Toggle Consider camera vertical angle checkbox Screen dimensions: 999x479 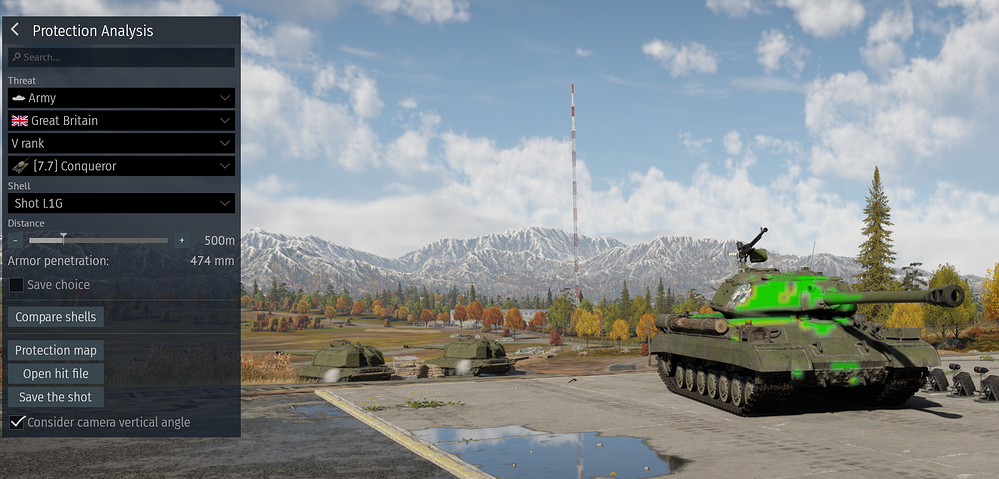click(17, 423)
